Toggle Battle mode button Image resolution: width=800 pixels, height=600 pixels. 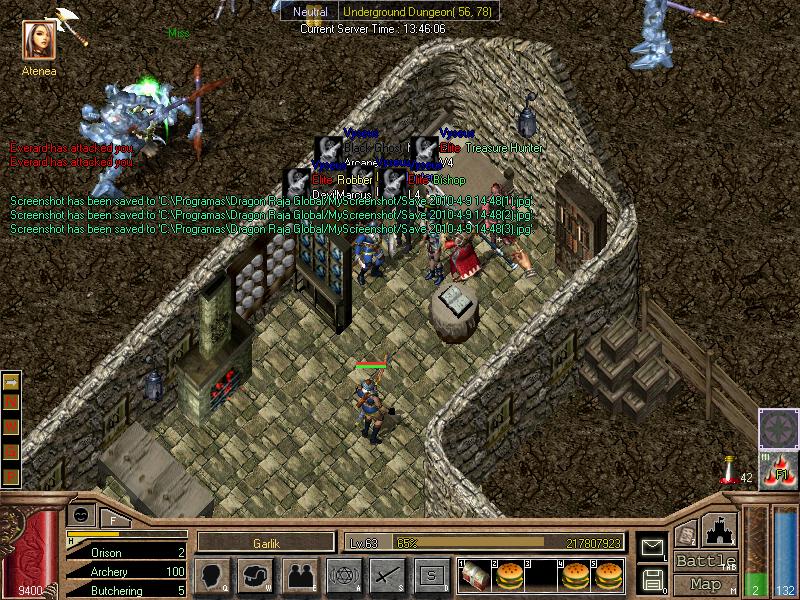[705, 561]
